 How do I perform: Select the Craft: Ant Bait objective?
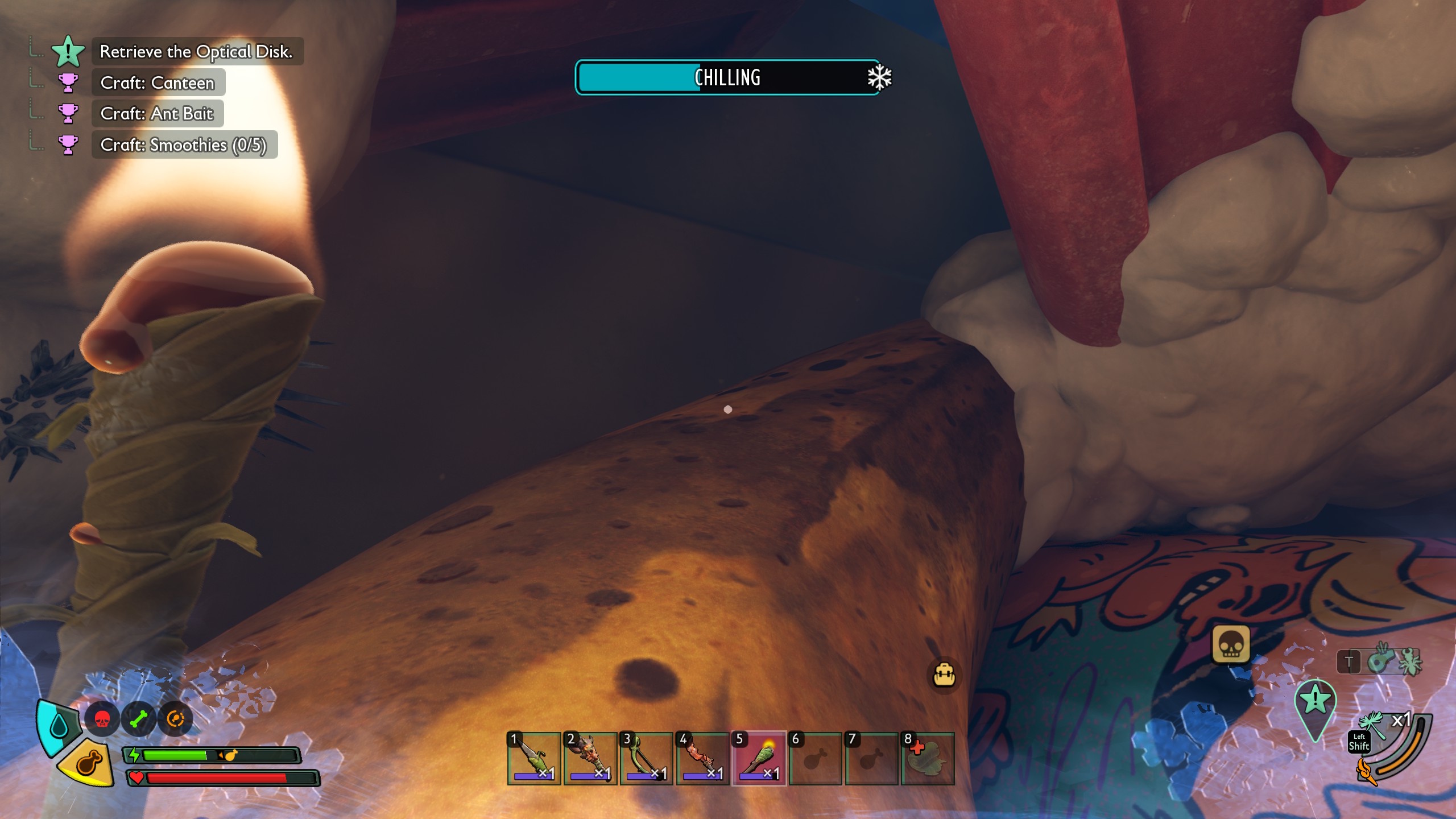point(156,114)
